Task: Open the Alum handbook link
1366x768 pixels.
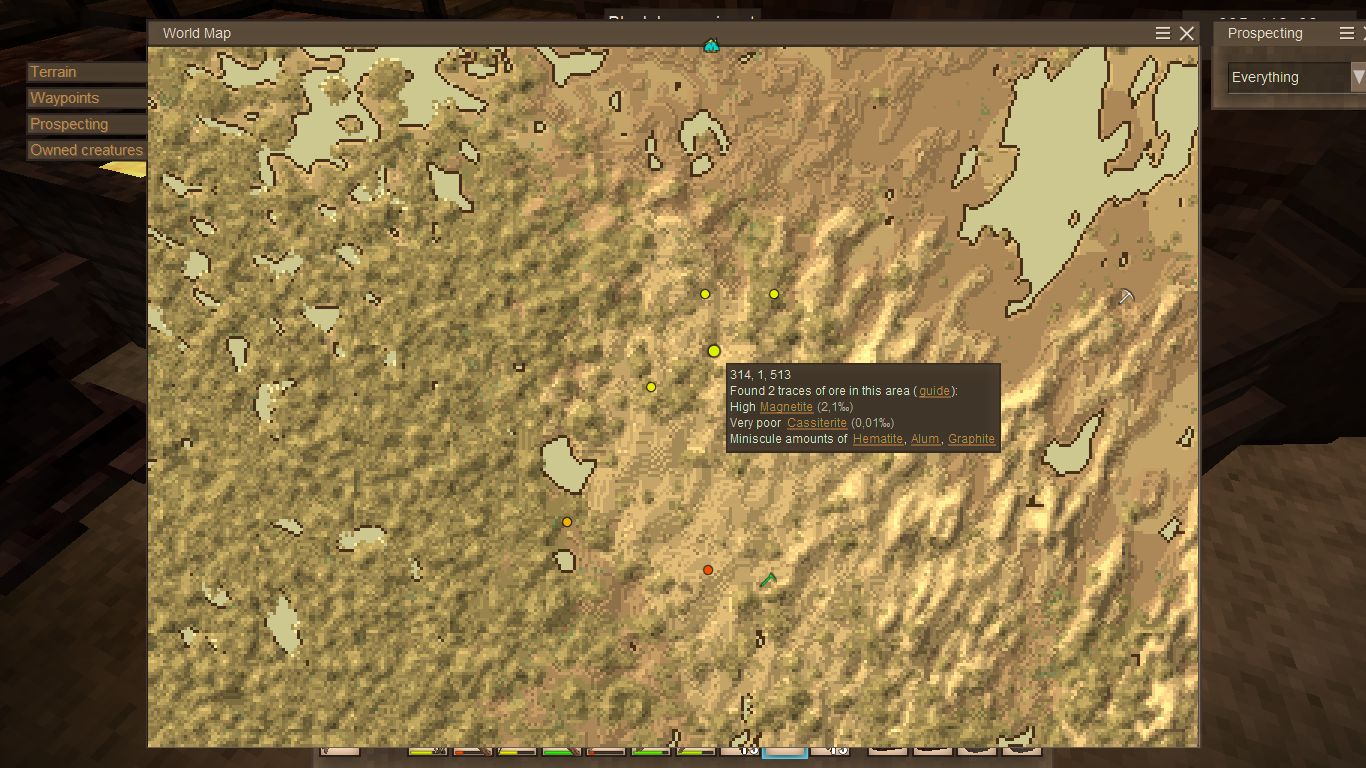Action: click(x=925, y=439)
